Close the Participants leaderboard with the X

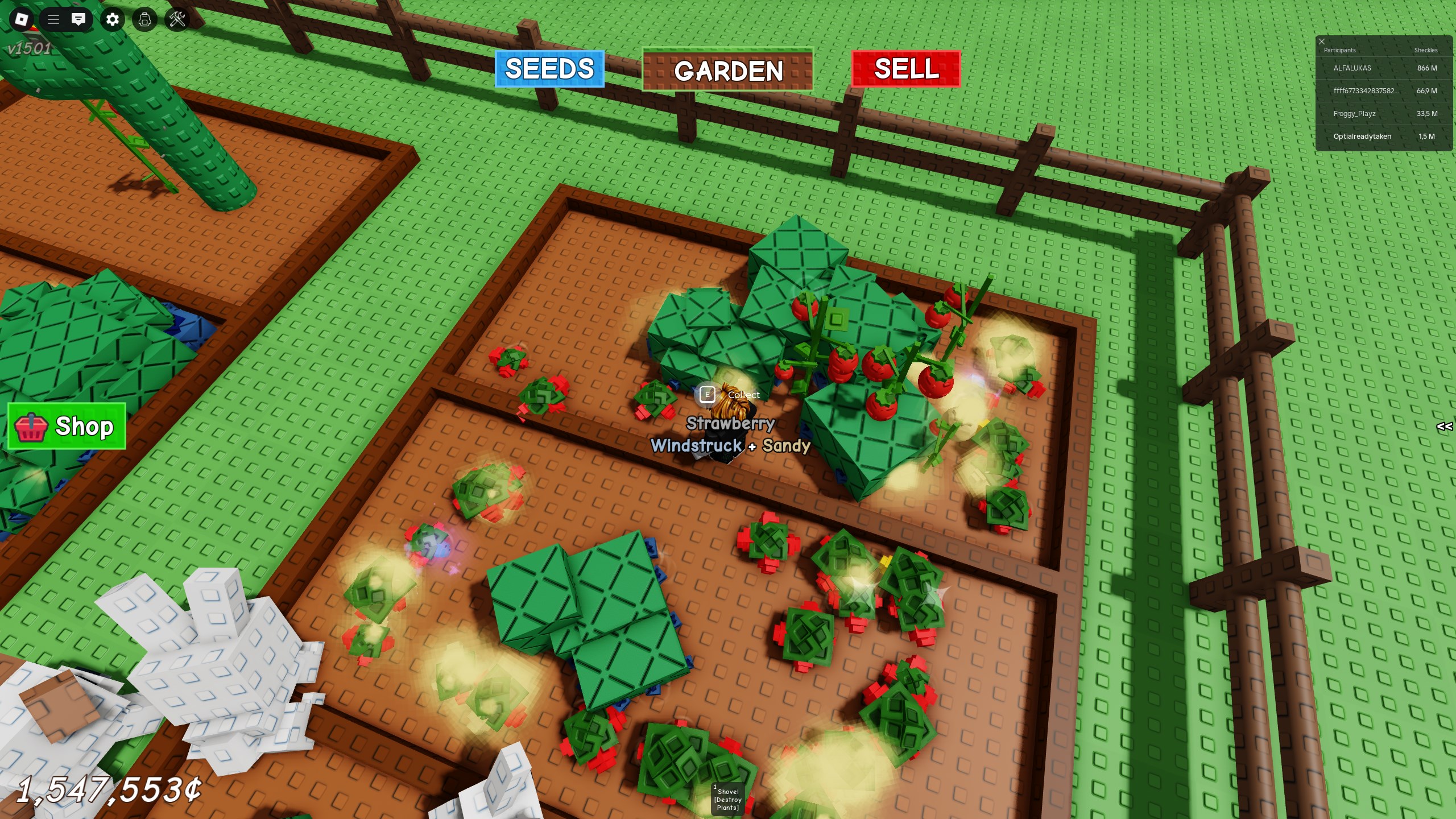[x=1322, y=41]
